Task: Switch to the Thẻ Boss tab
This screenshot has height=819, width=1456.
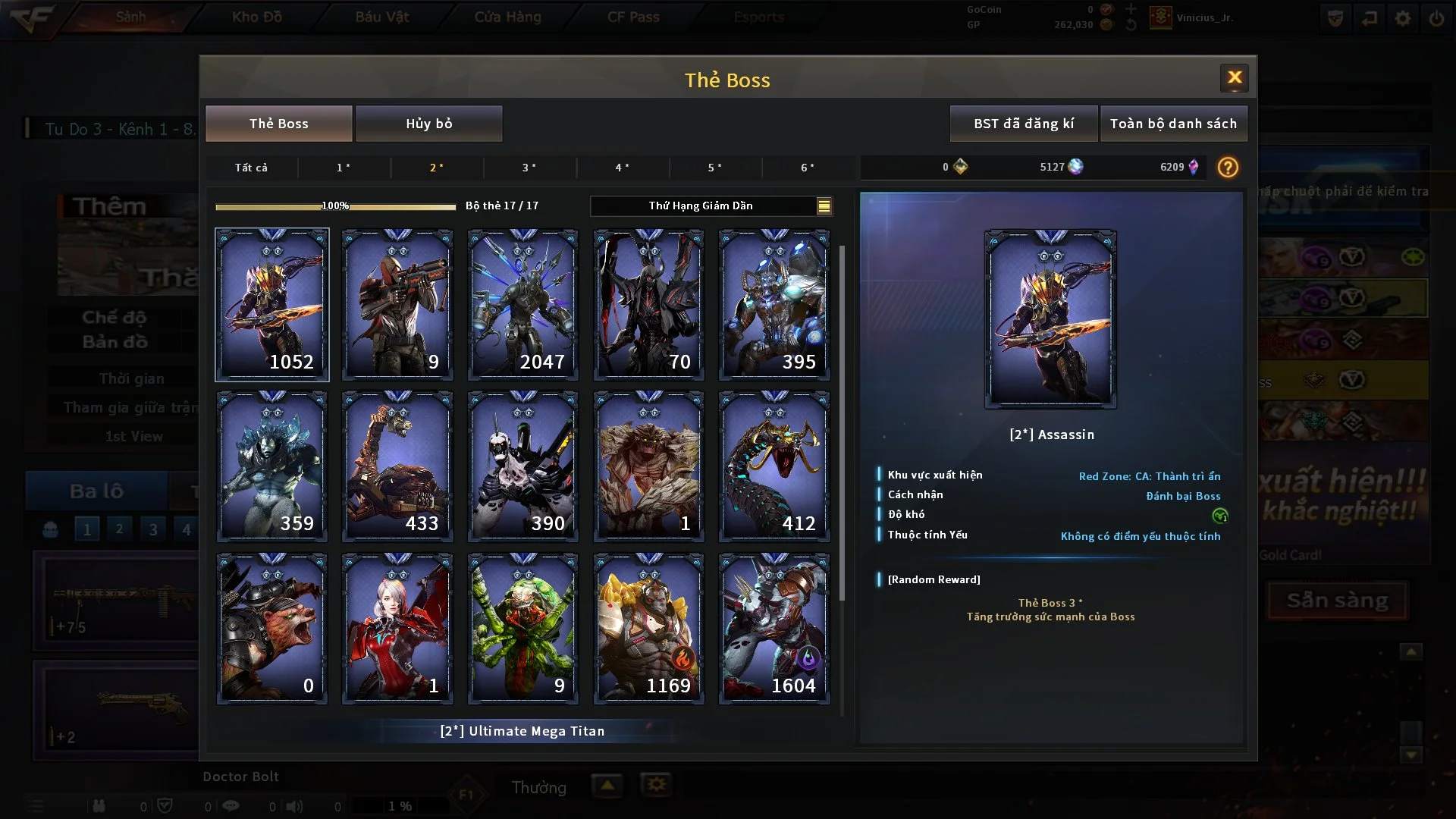Action: coord(278,124)
